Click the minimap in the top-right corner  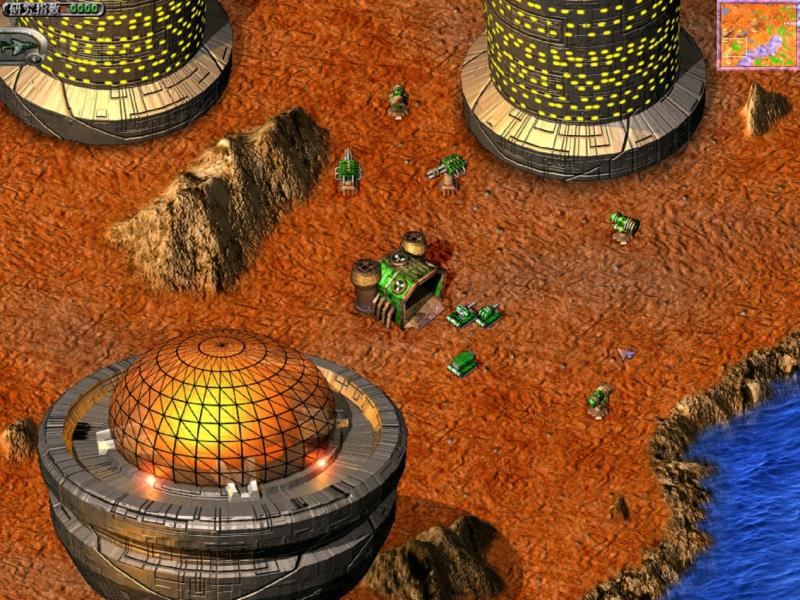pos(757,35)
